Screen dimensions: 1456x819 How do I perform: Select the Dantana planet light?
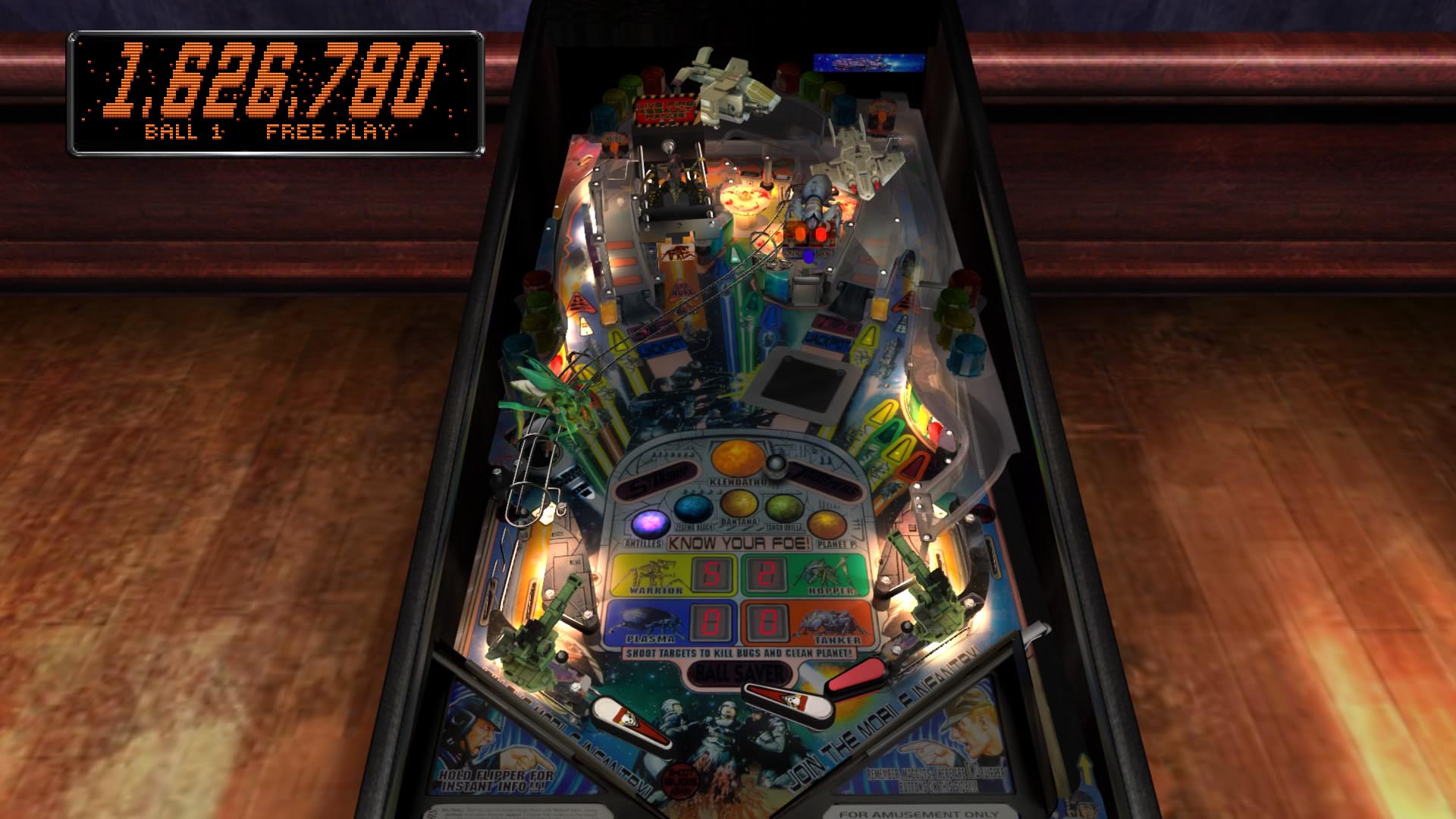tap(739, 504)
